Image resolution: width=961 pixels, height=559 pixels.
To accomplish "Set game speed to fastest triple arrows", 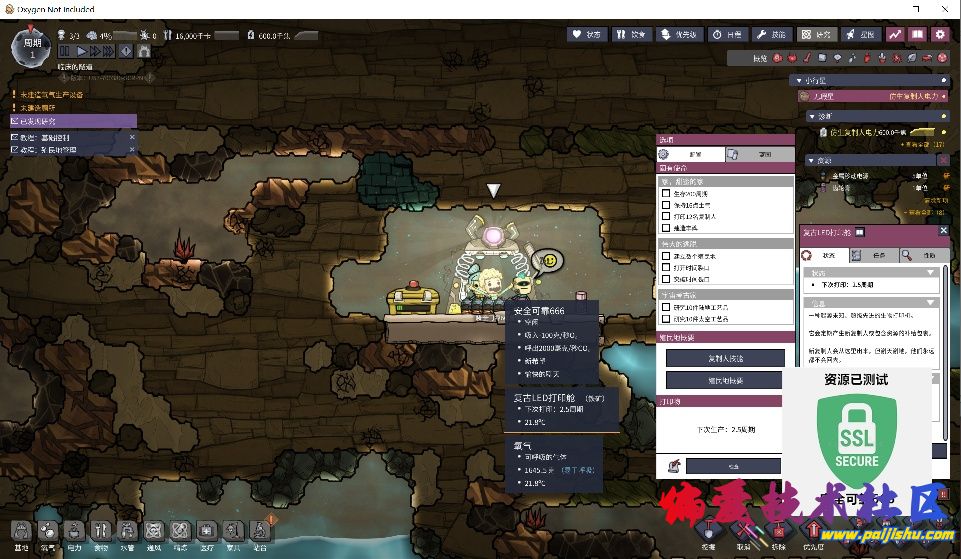I will point(107,50).
